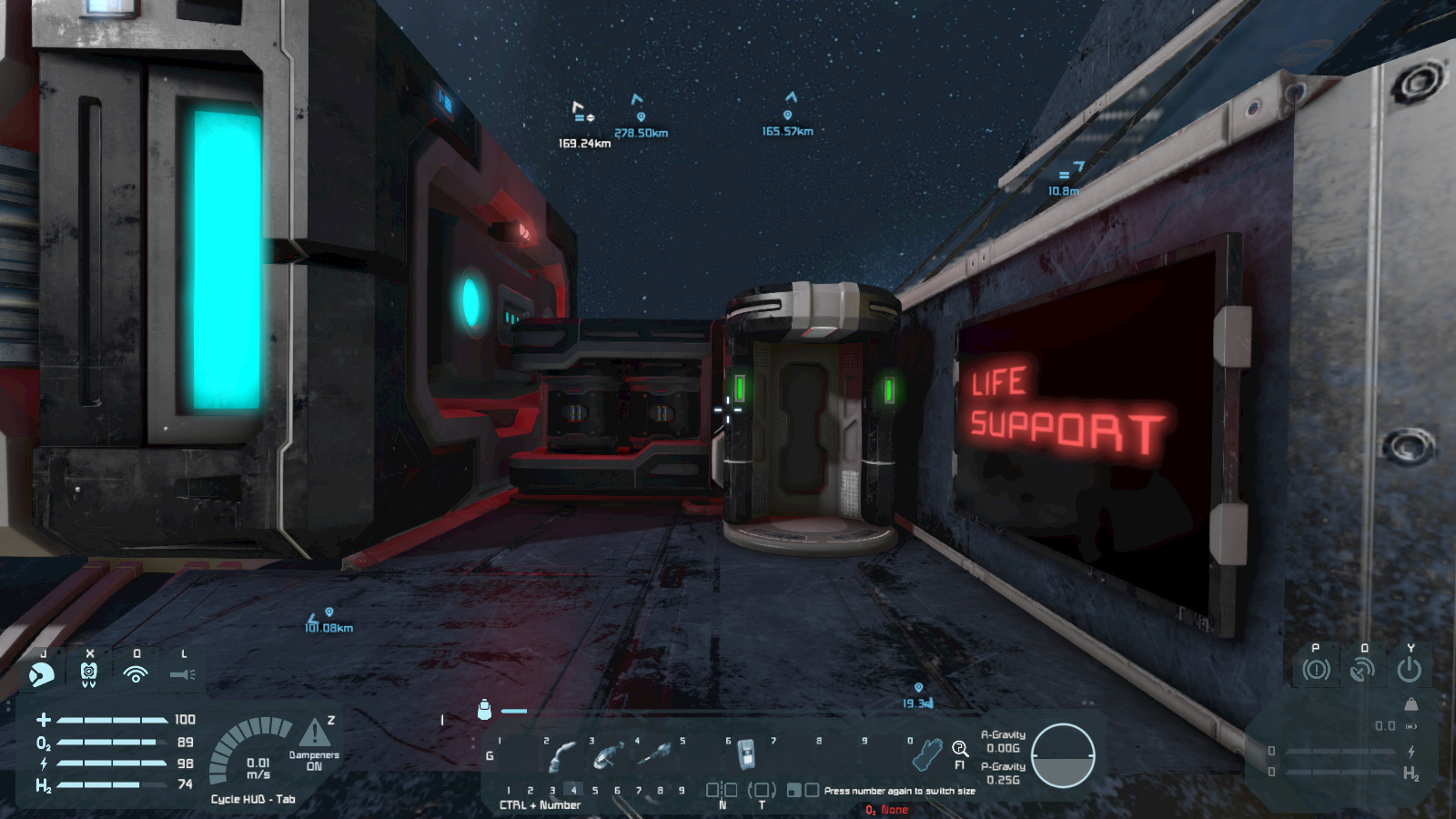Toggle the dampeners warning triangle
This screenshot has width=1456, height=819.
pos(314,733)
